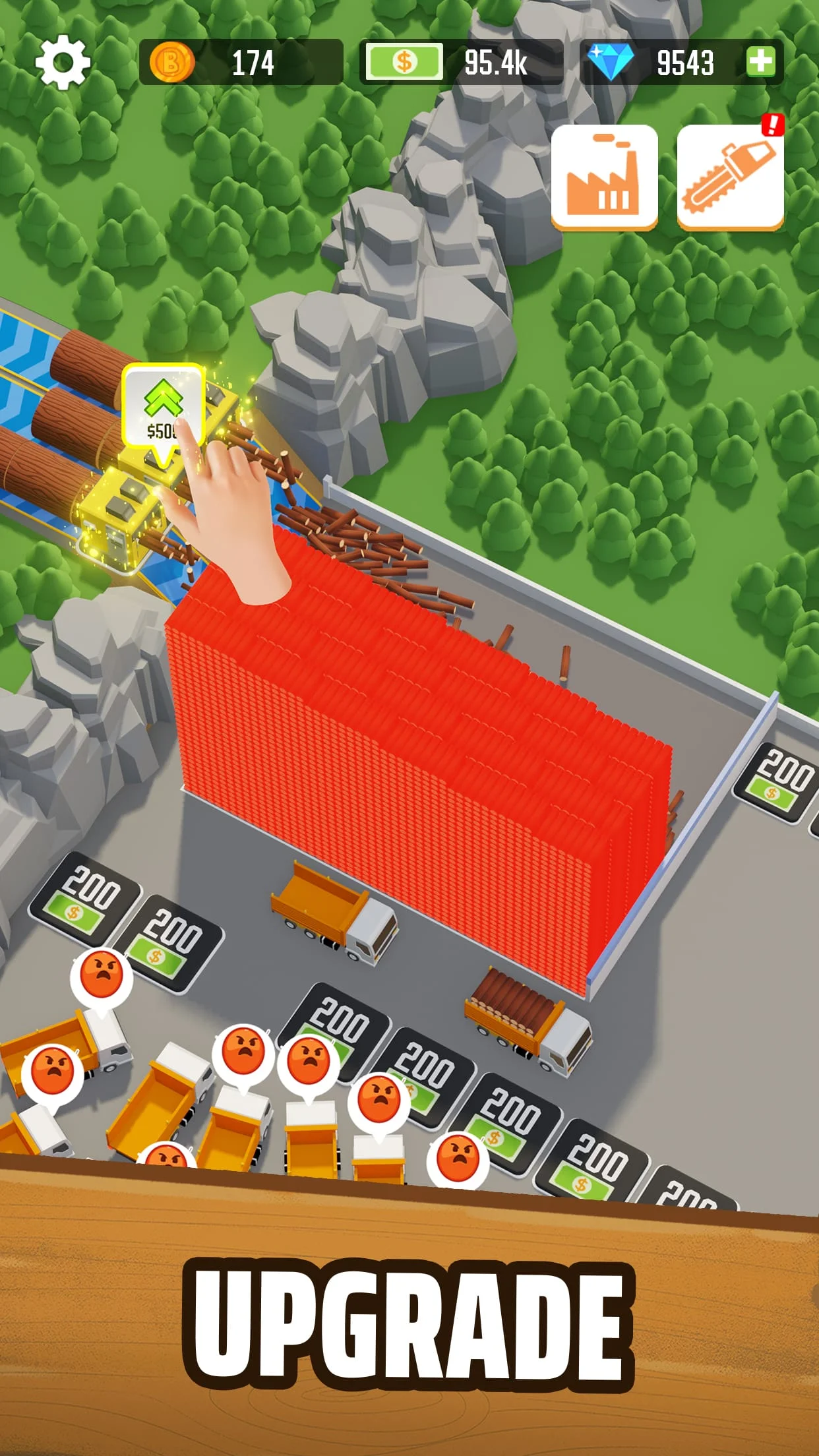Viewport: 819px width, 1456px height.
Task: Open the factory building menu
Action: pos(604,177)
